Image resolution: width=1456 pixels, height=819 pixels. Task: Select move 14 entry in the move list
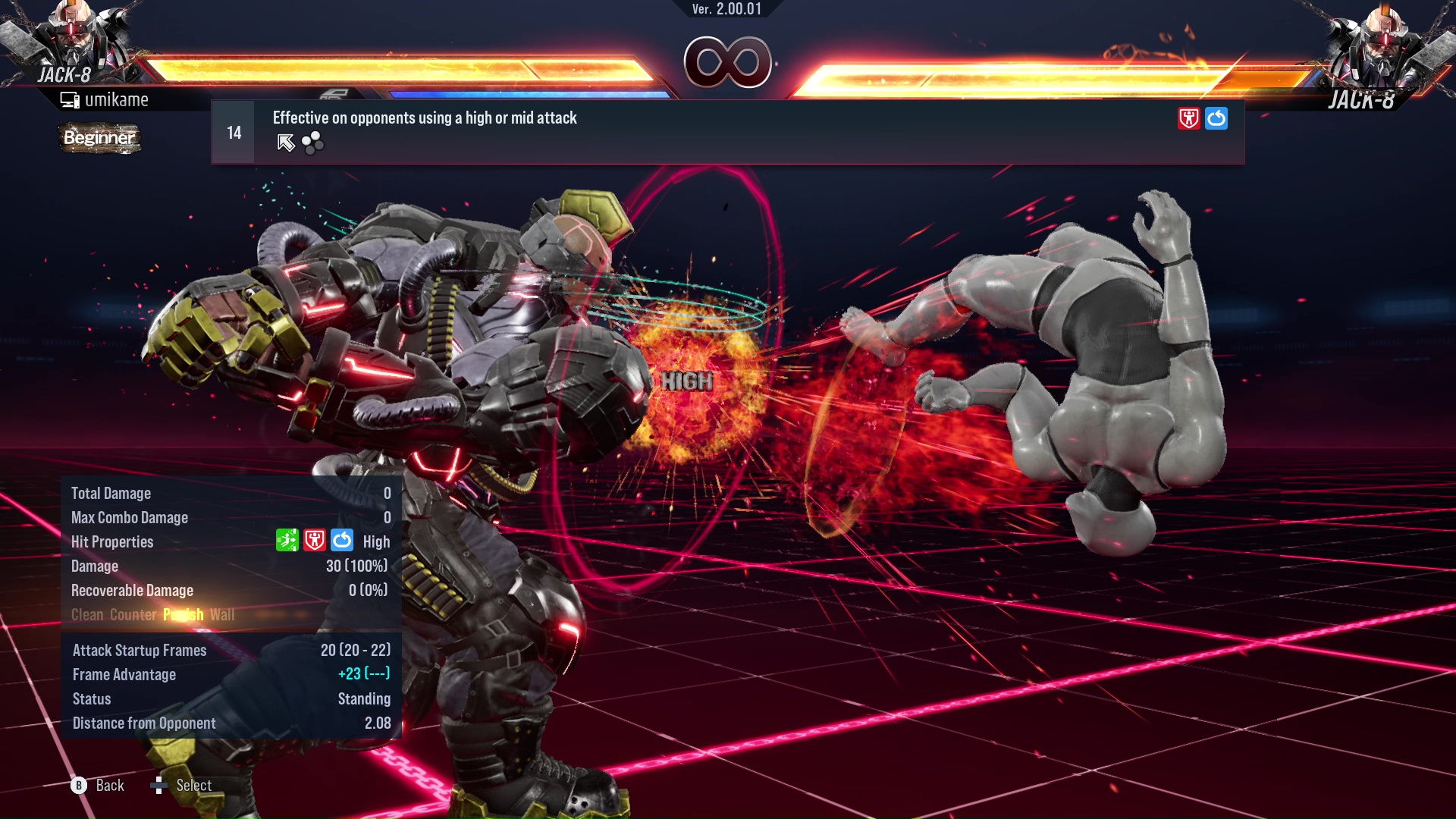click(726, 133)
